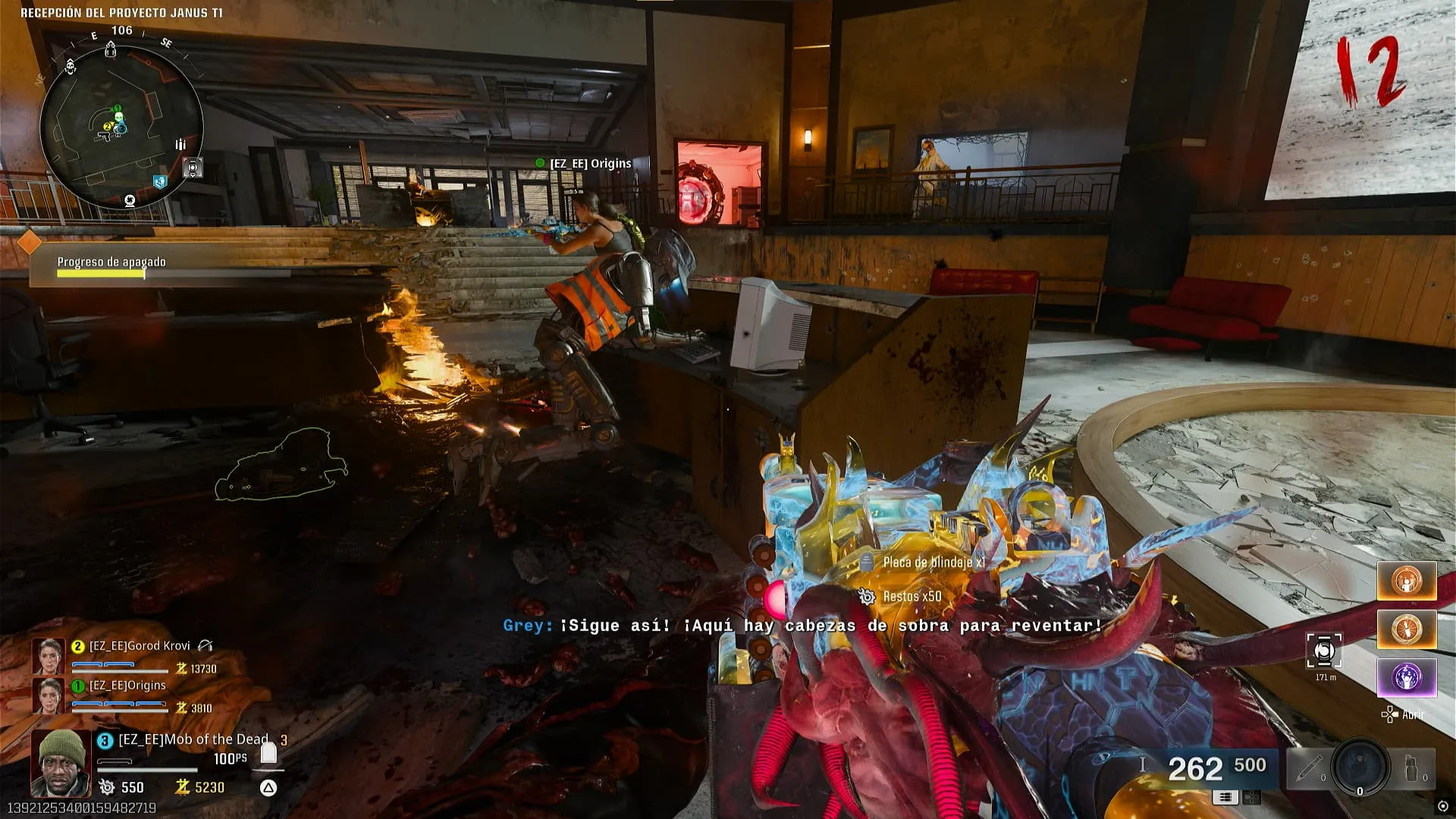Image resolution: width=1456 pixels, height=819 pixels.
Task: Select the blue shield marker on the minimap
Action: click(x=159, y=182)
